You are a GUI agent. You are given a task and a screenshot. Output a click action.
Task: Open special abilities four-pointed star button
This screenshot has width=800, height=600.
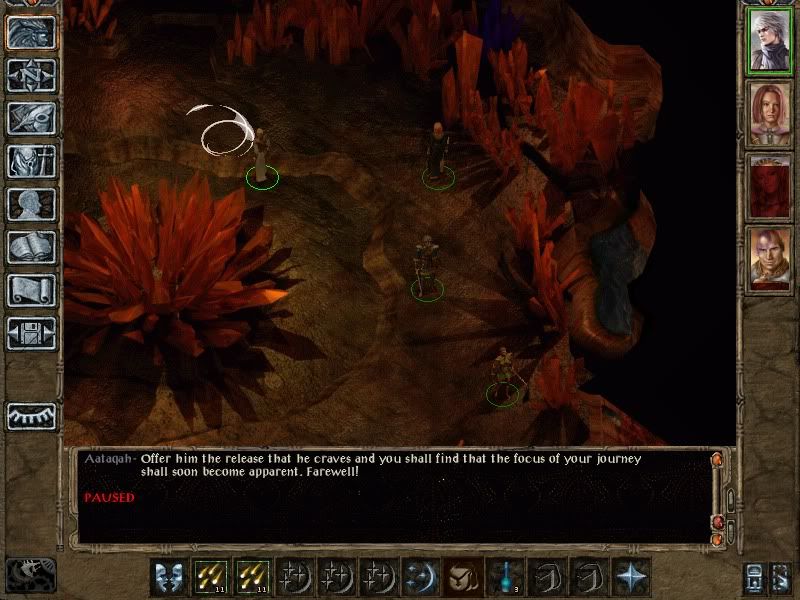pos(632,577)
